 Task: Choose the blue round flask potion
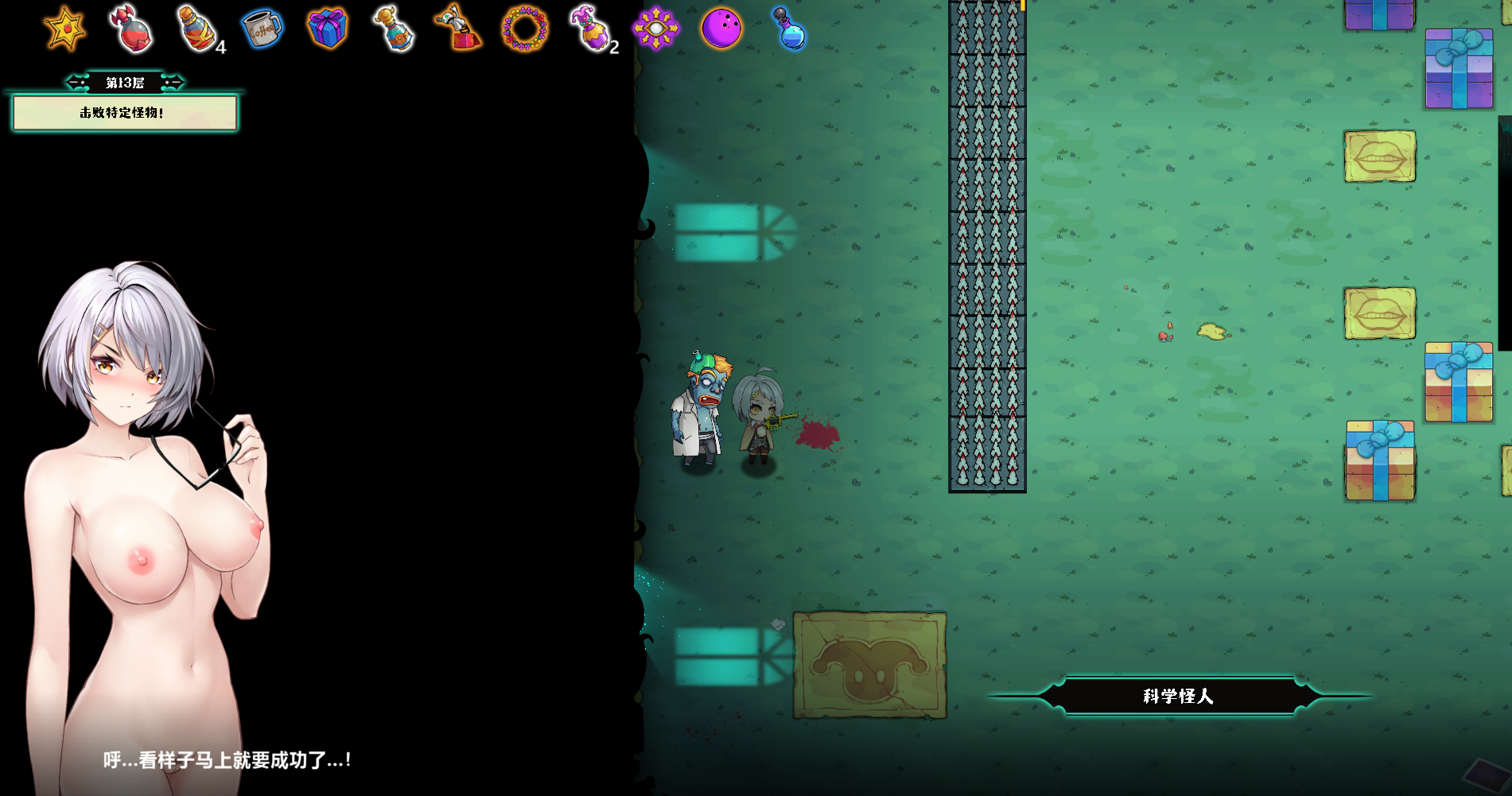tap(790, 29)
